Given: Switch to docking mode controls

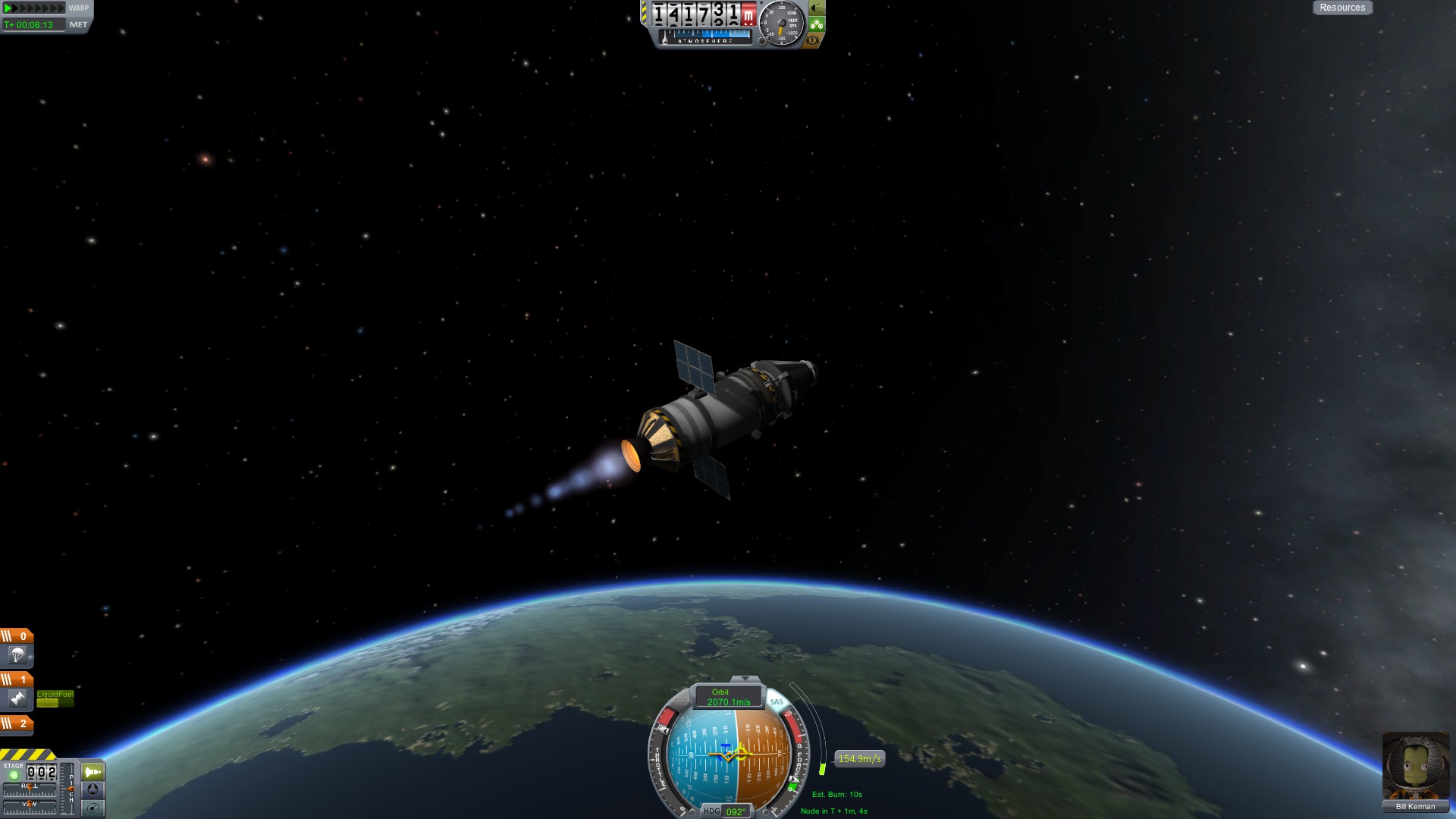Looking at the screenshot, I should [93, 789].
